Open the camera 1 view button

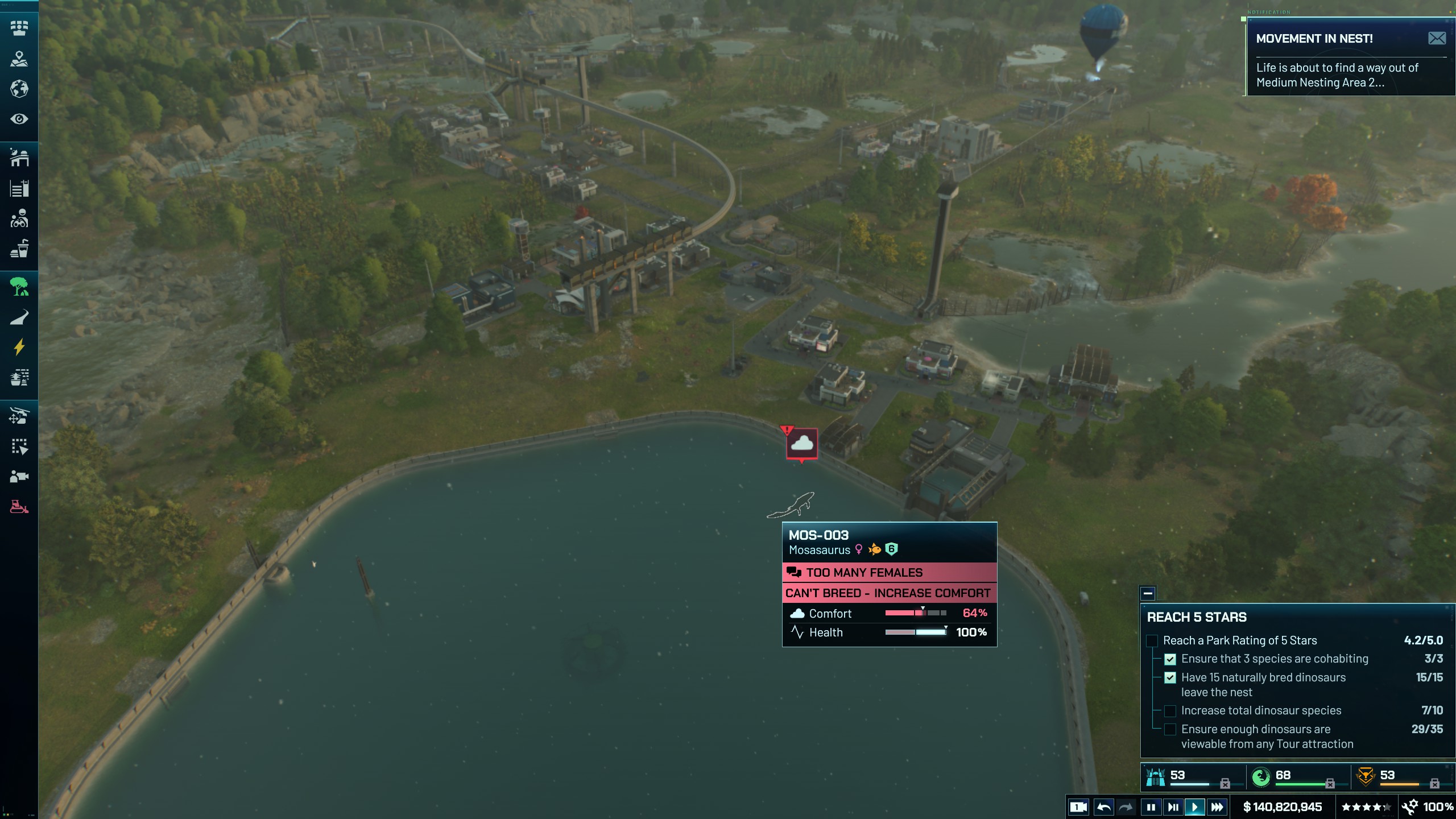coord(1078,806)
